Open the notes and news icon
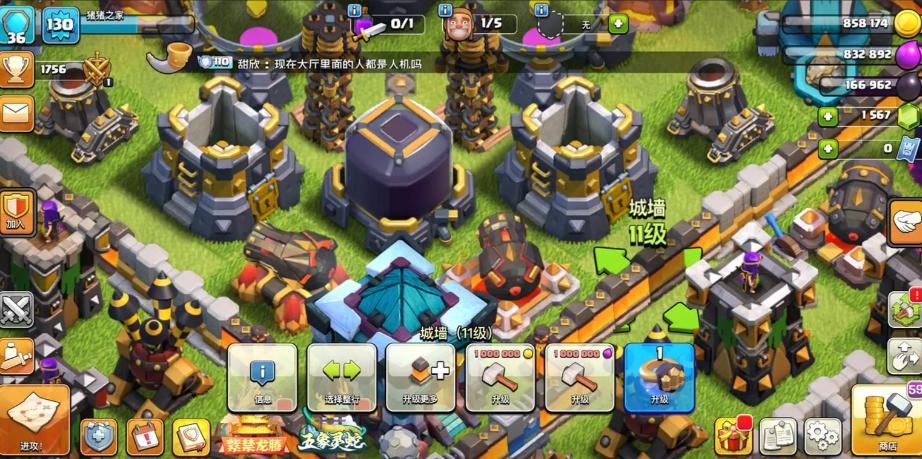Screen dimensions: 922x459 [778, 436]
